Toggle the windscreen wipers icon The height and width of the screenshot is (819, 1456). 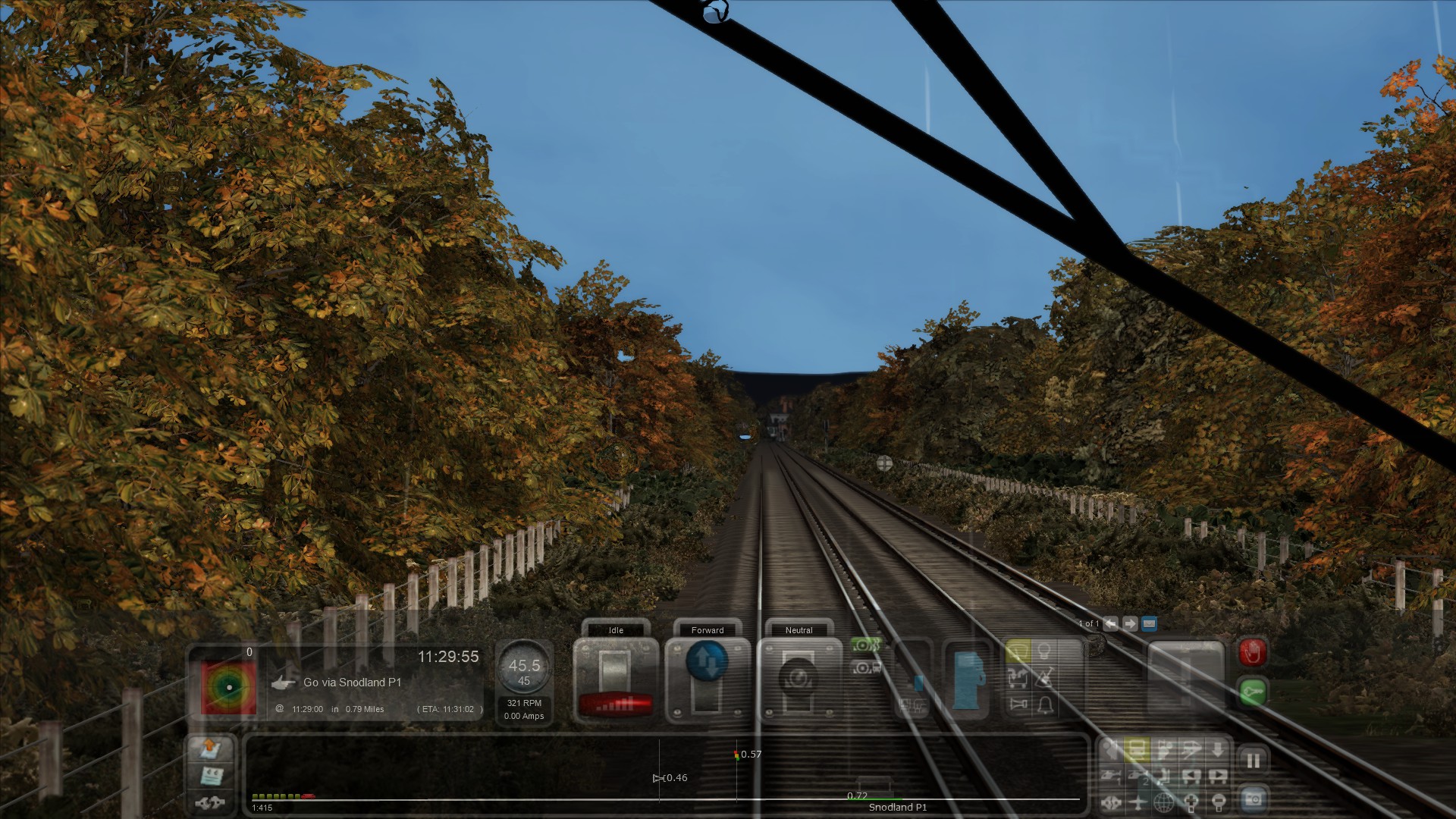pos(1018,652)
